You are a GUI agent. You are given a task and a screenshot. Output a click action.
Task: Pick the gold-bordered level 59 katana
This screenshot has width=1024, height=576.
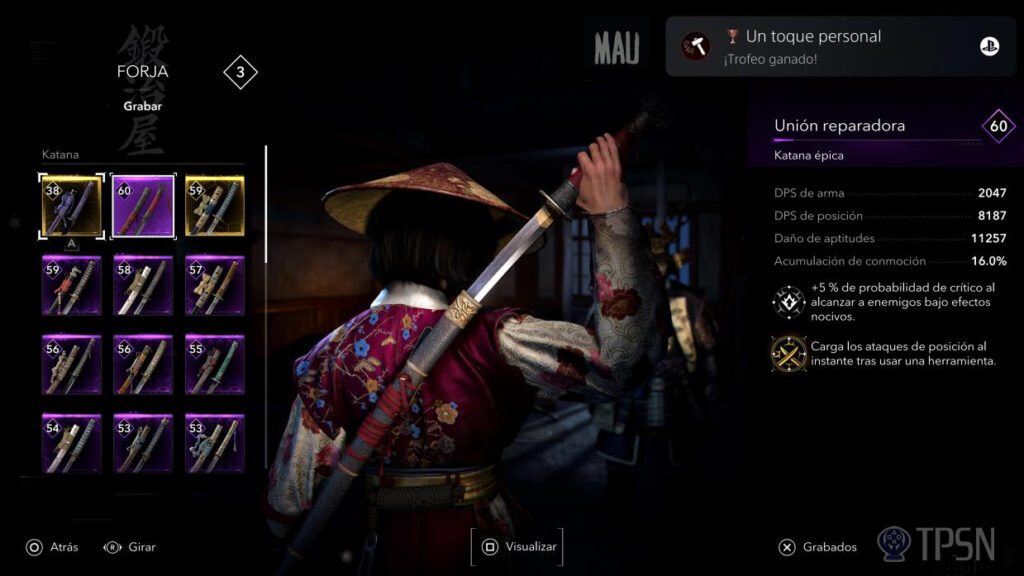point(214,206)
